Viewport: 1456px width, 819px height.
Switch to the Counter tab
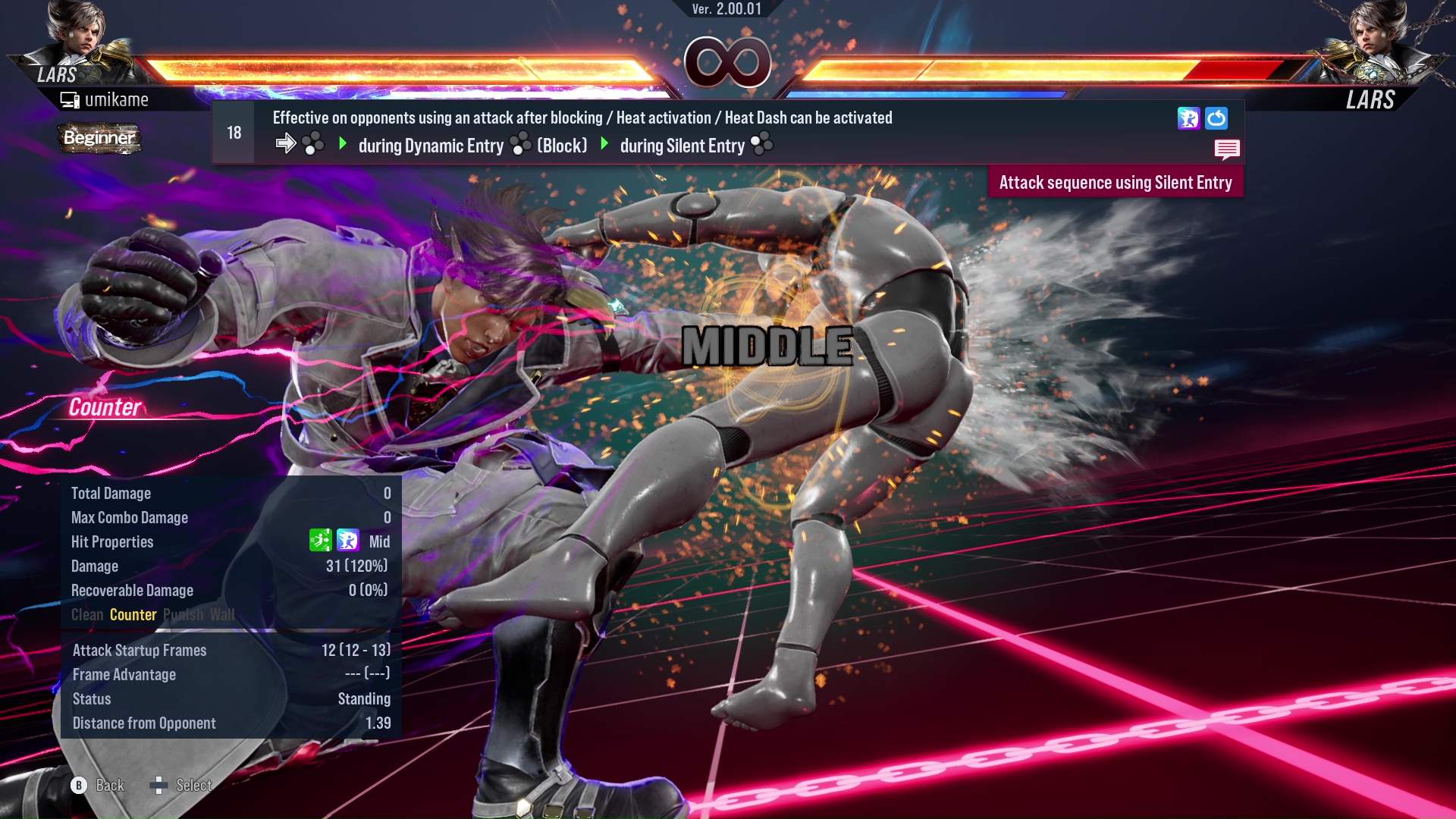coord(133,615)
